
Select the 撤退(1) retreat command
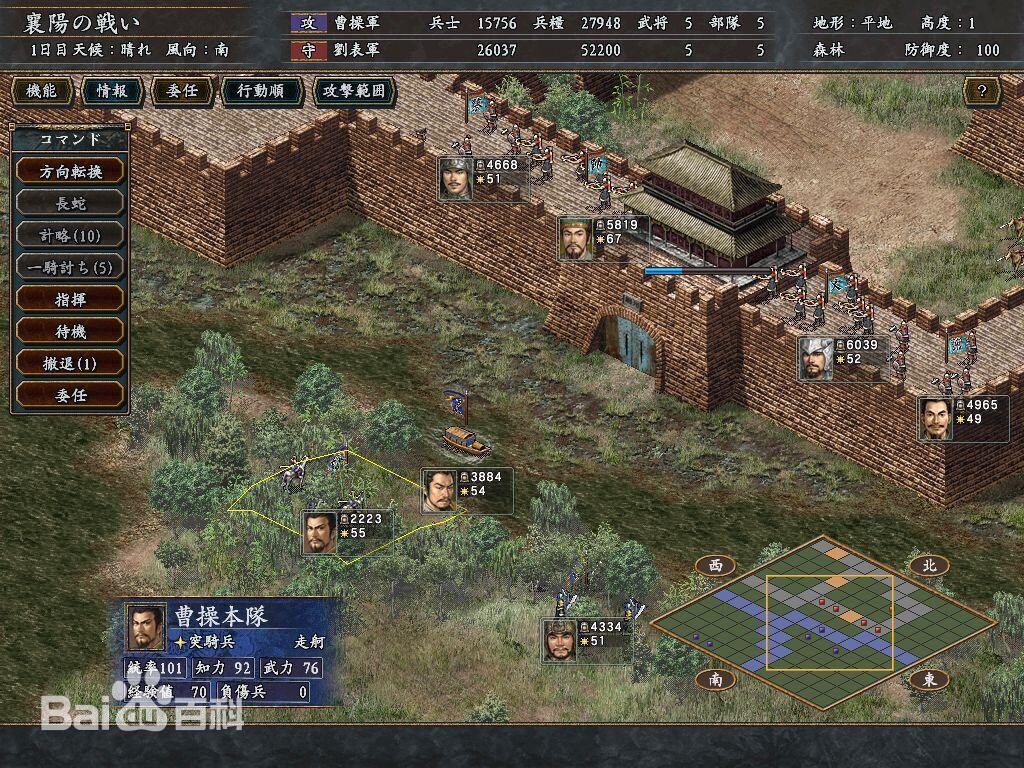[x=70, y=363]
